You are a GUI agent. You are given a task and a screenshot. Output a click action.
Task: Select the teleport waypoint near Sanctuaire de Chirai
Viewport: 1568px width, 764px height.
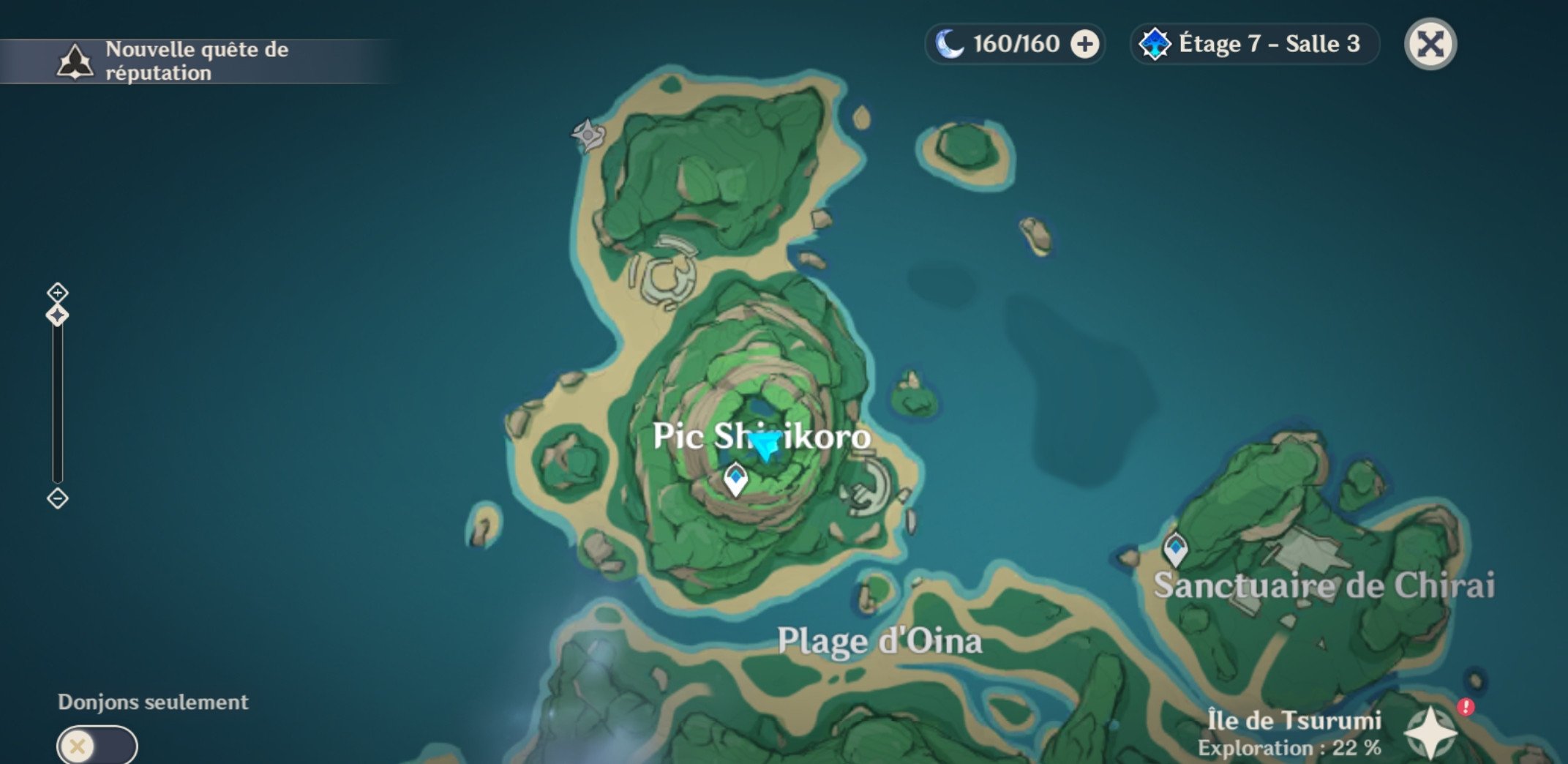pos(1175,549)
